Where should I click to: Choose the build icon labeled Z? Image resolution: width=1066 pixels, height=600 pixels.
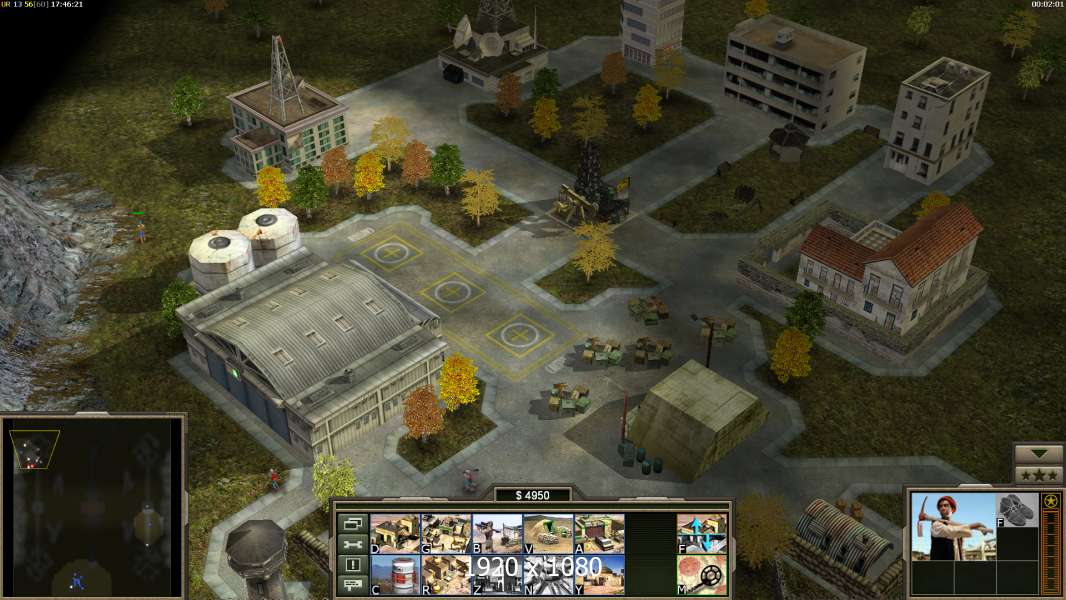497,575
